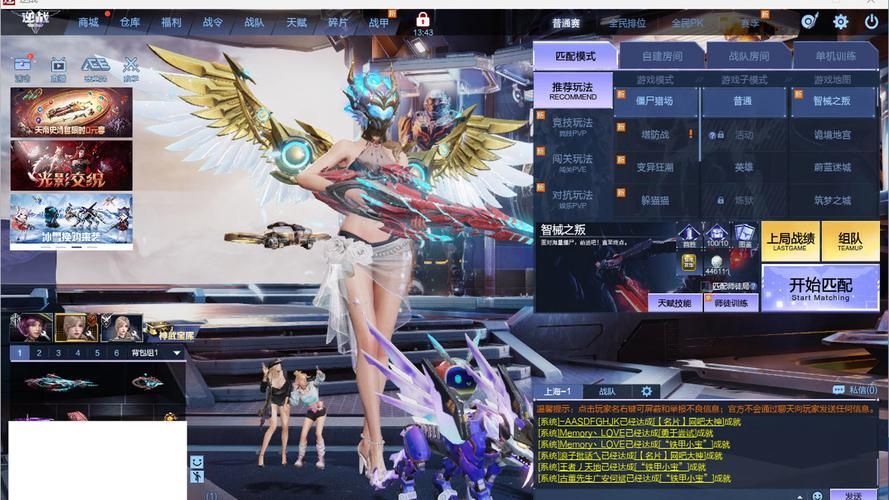Viewport: 889px width, 500px height.
Task: Open the 组队 team-up button
Action: coord(850,241)
